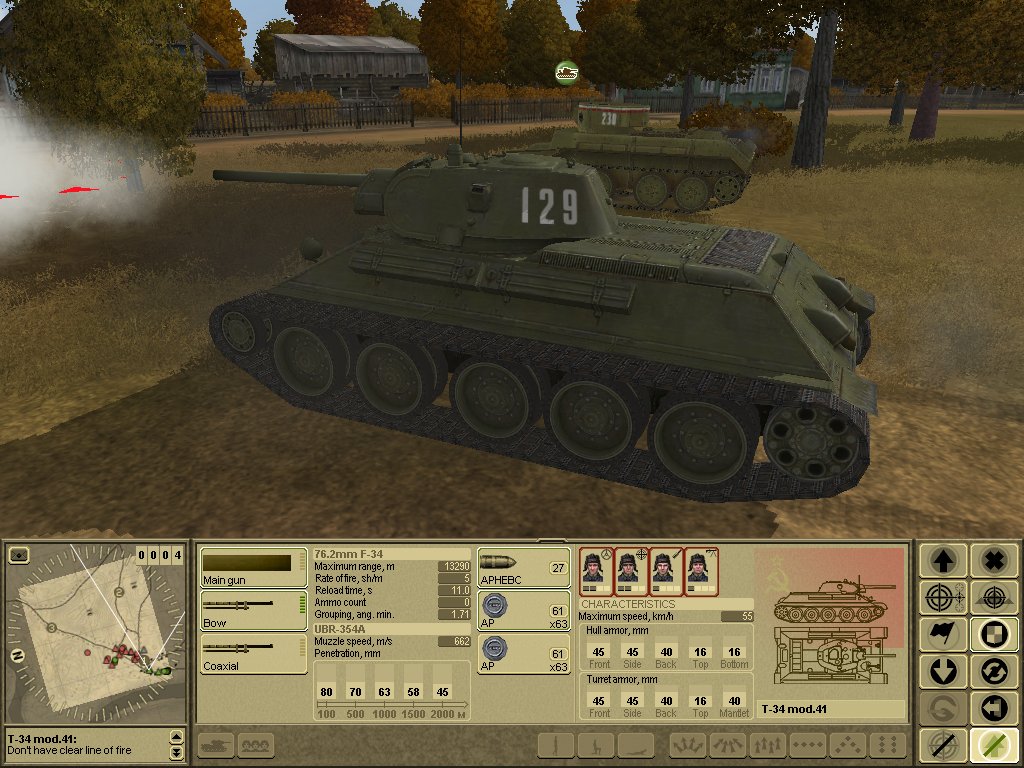Toggle the highlighted green hold-movement button
Image resolution: width=1024 pixels, height=768 pixels.
point(993,745)
